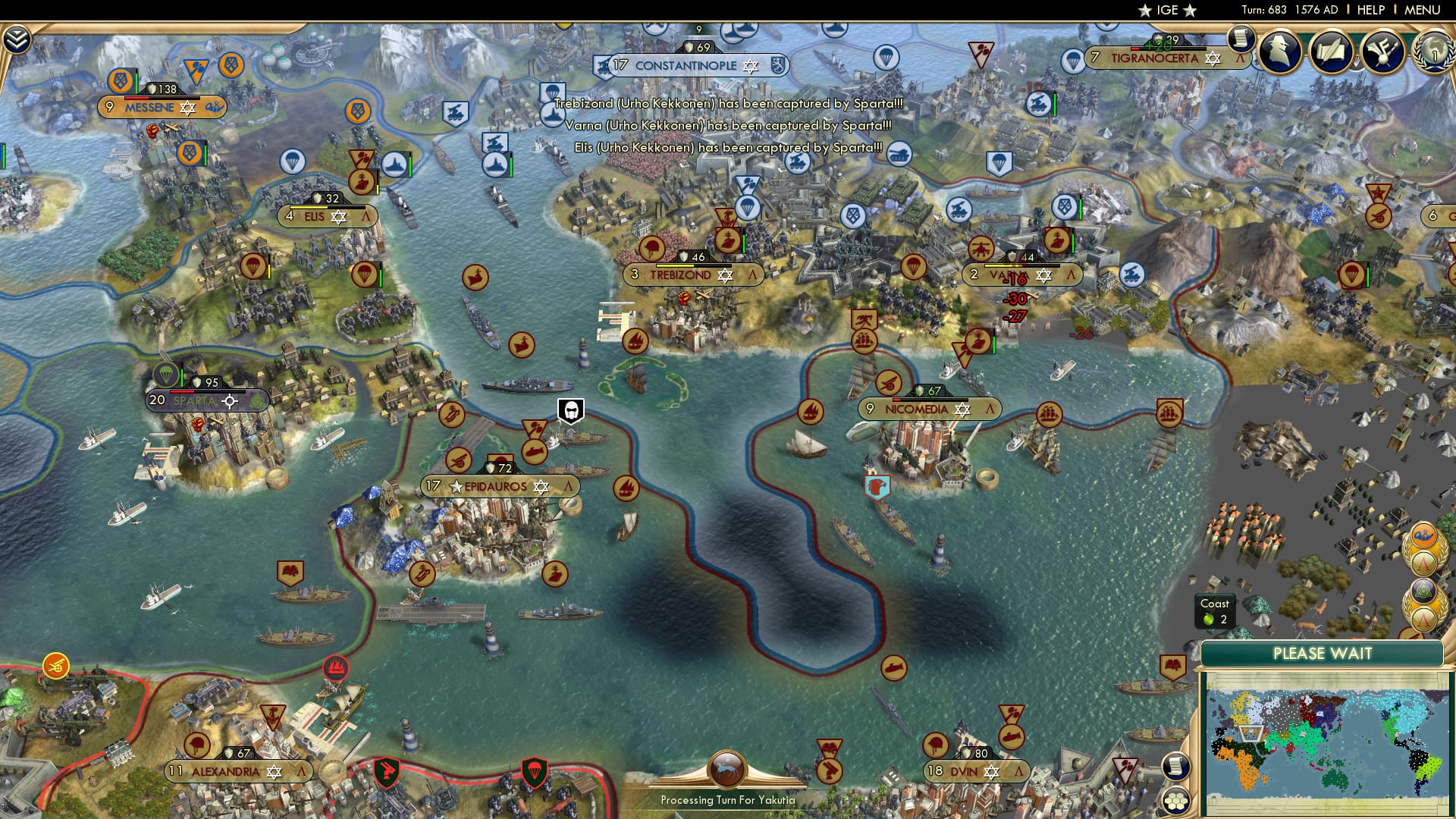Click the Sparta lambda notification bubble
This screenshot has height=819, width=1456.
(x=1423, y=562)
